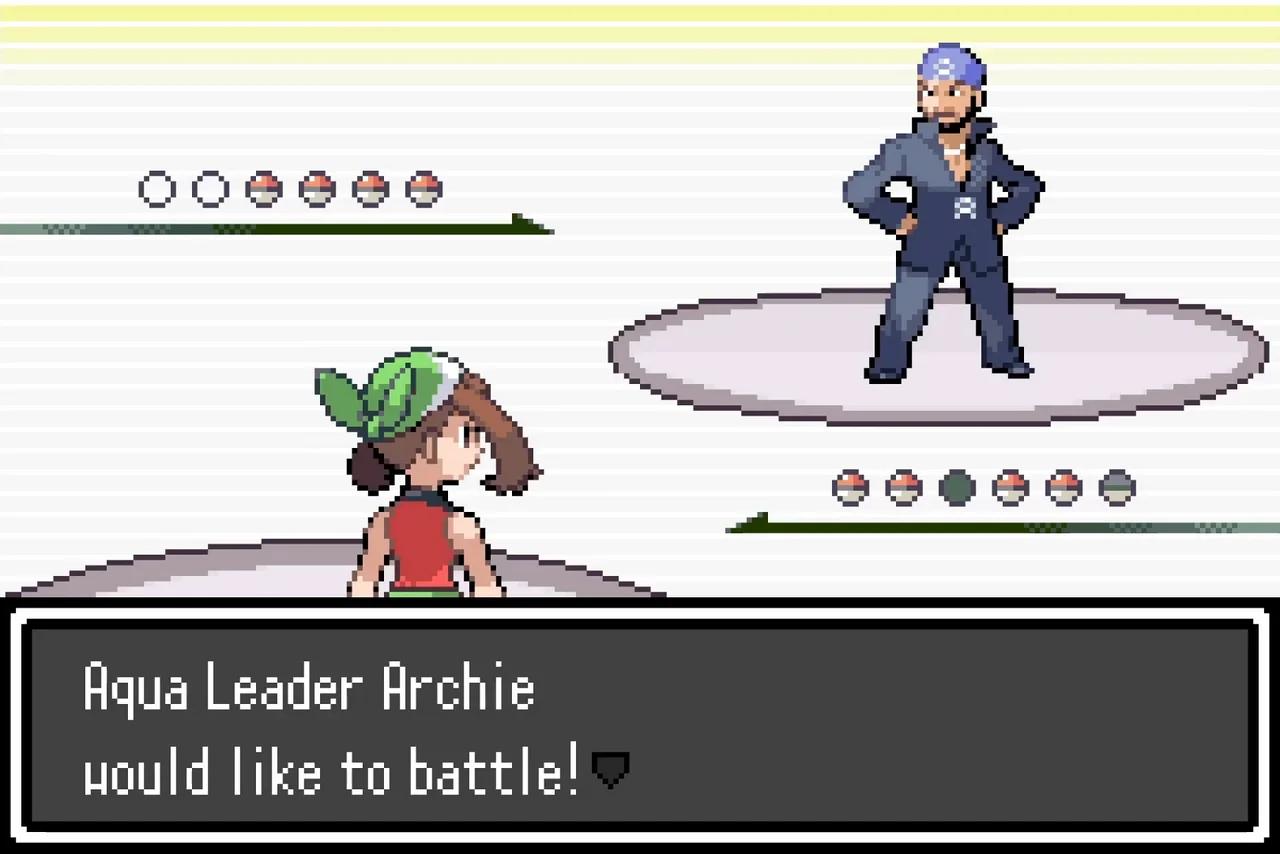Select the second empty ball slot in your lineup

coord(211,188)
